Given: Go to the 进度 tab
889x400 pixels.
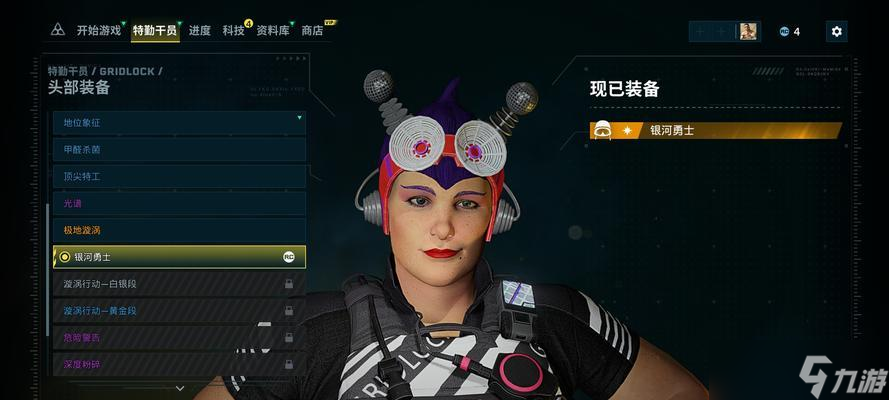Looking at the screenshot, I should [x=200, y=31].
